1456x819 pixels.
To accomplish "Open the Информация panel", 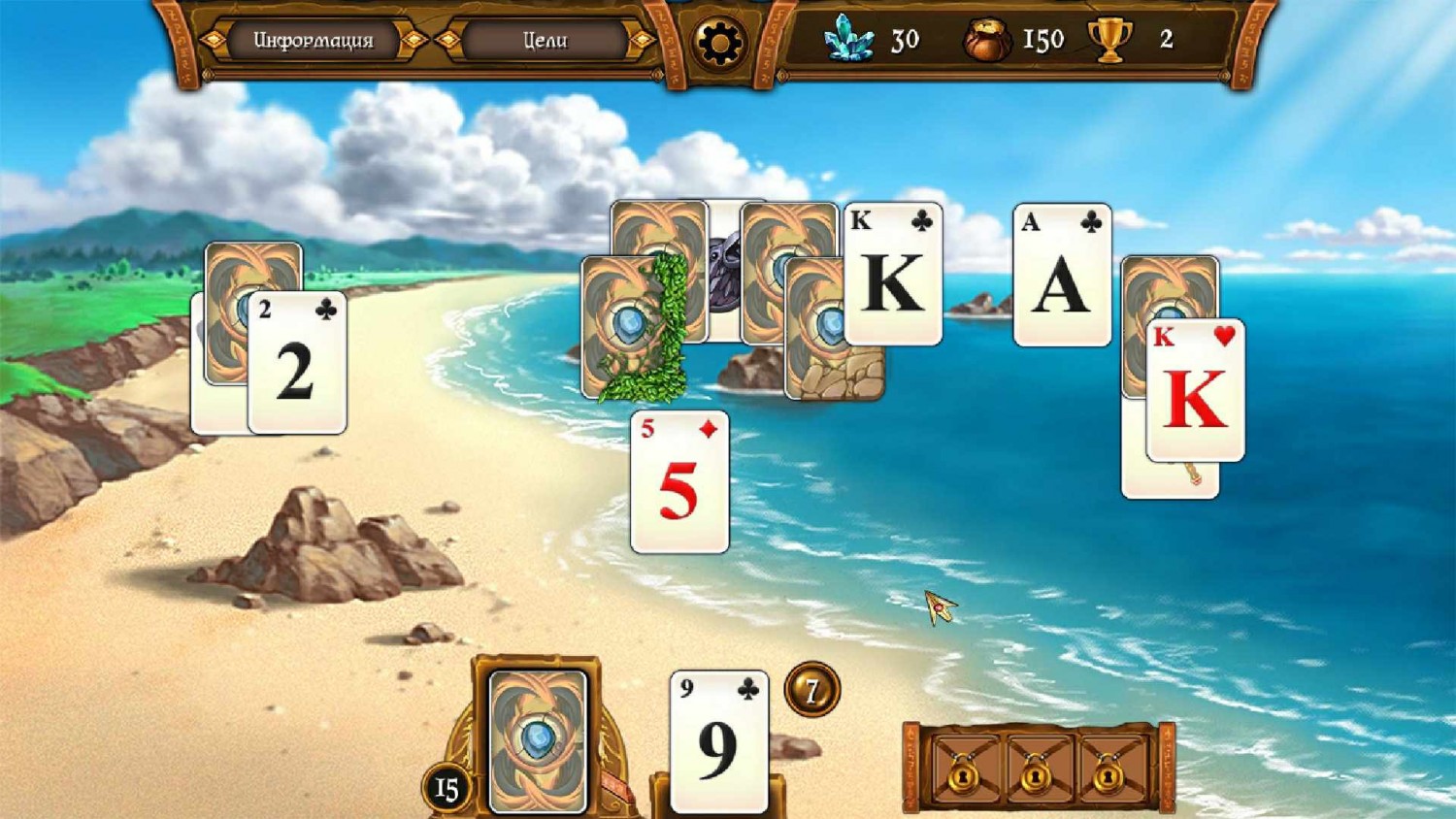I will [313, 41].
